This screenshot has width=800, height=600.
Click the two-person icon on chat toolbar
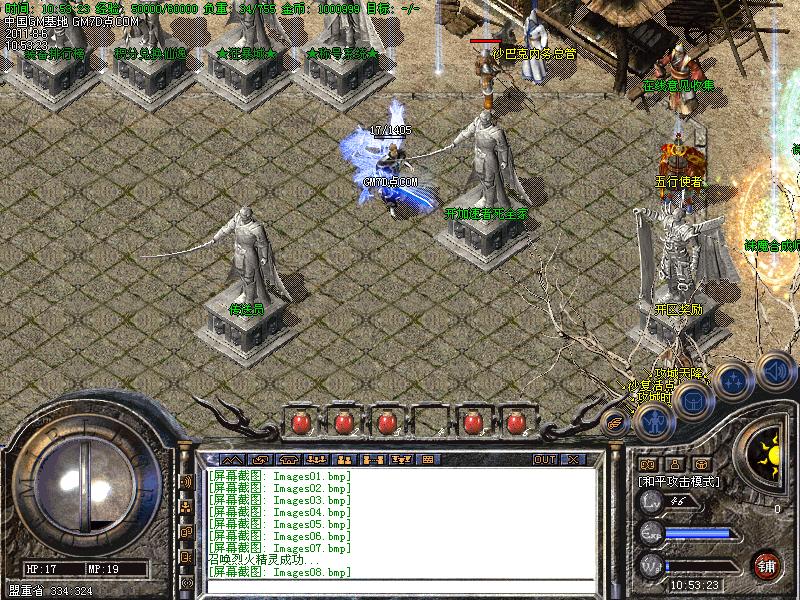coord(346,459)
